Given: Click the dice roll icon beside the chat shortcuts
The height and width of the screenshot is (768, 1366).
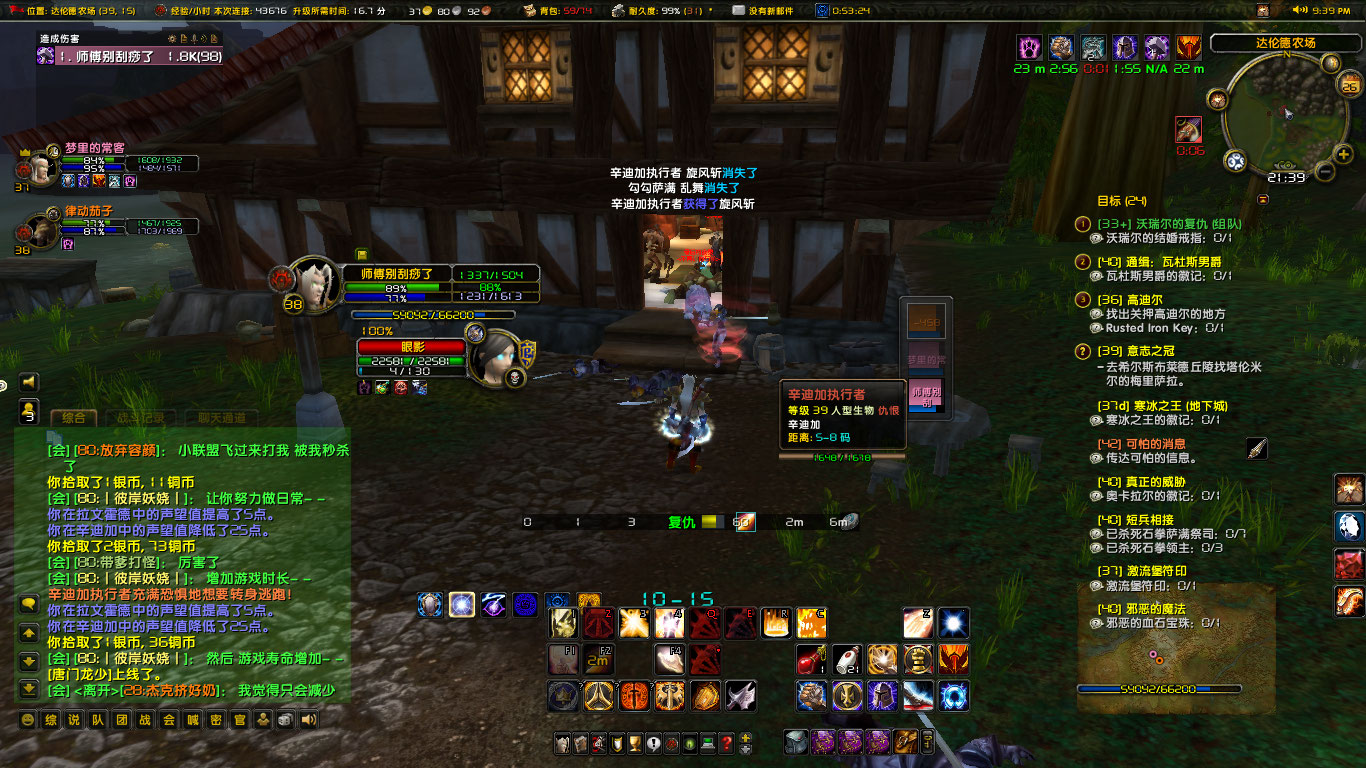Looking at the screenshot, I should pos(283,721).
